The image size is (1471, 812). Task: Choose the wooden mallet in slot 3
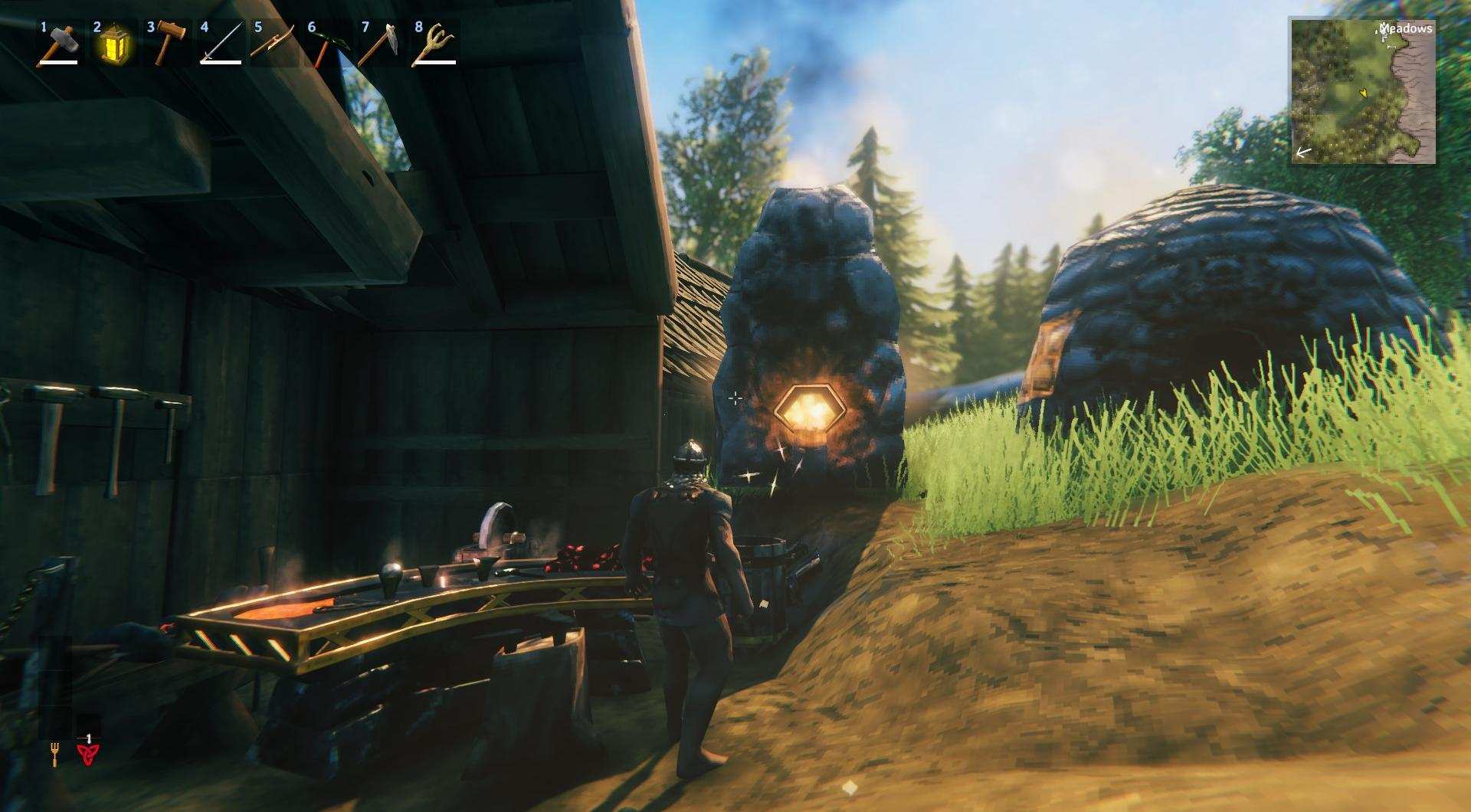point(166,44)
